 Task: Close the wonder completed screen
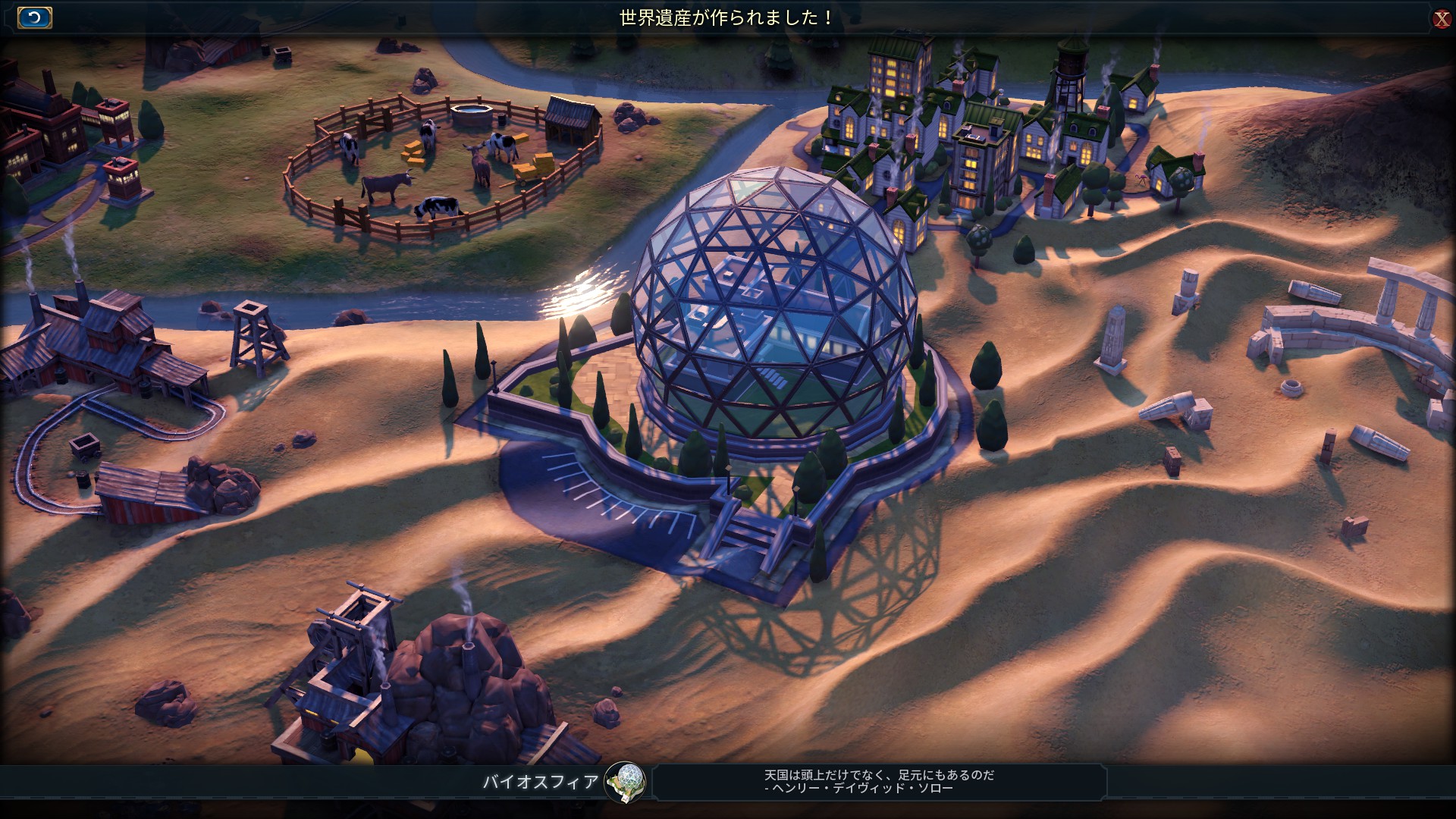pyautogui.click(x=1441, y=18)
